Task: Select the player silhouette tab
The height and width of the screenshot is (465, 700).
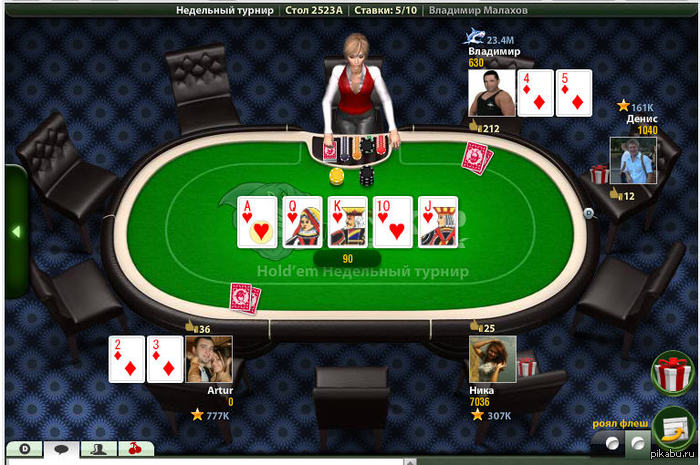Action: click(98, 451)
